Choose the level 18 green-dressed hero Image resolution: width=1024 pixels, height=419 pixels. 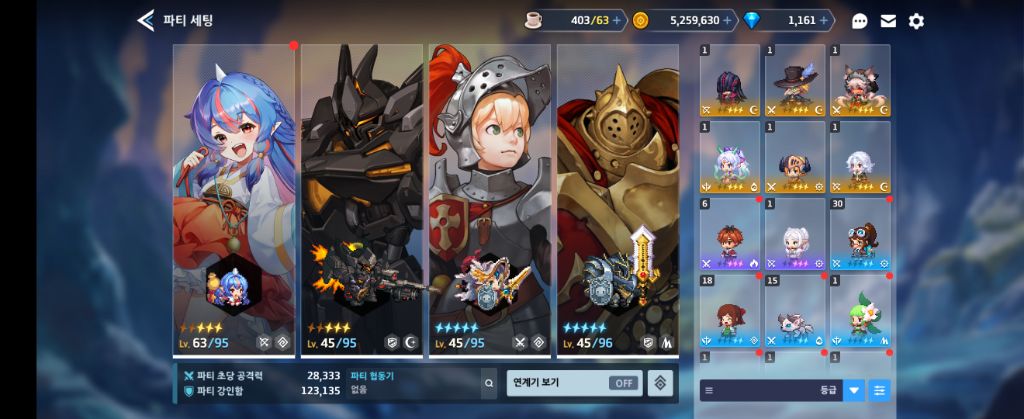click(730, 311)
